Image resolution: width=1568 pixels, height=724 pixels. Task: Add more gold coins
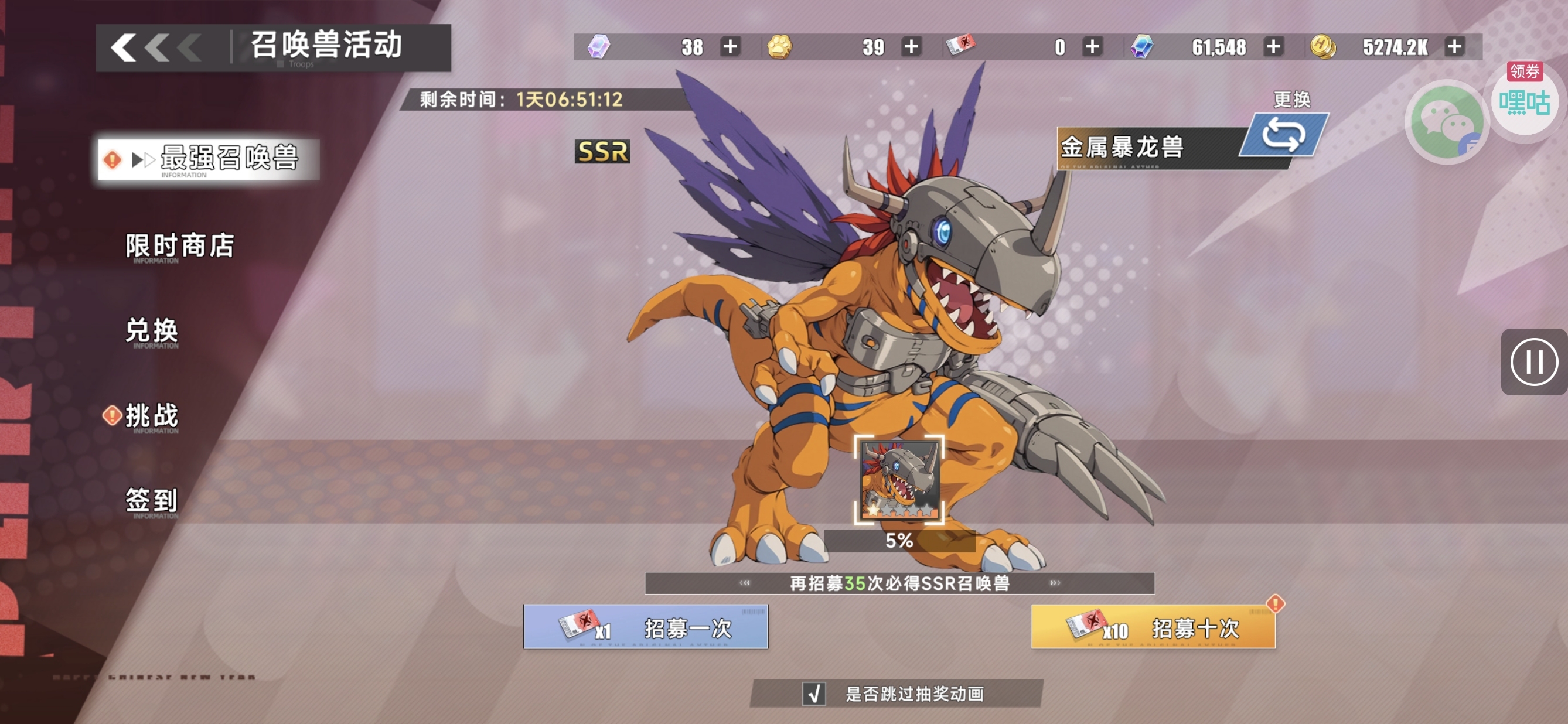1454,47
